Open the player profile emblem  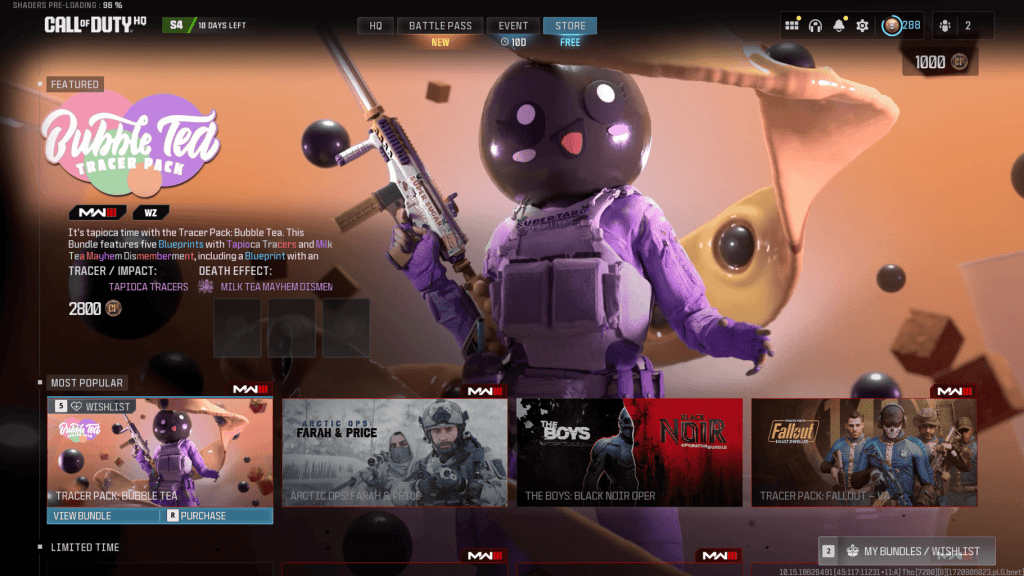[892, 25]
